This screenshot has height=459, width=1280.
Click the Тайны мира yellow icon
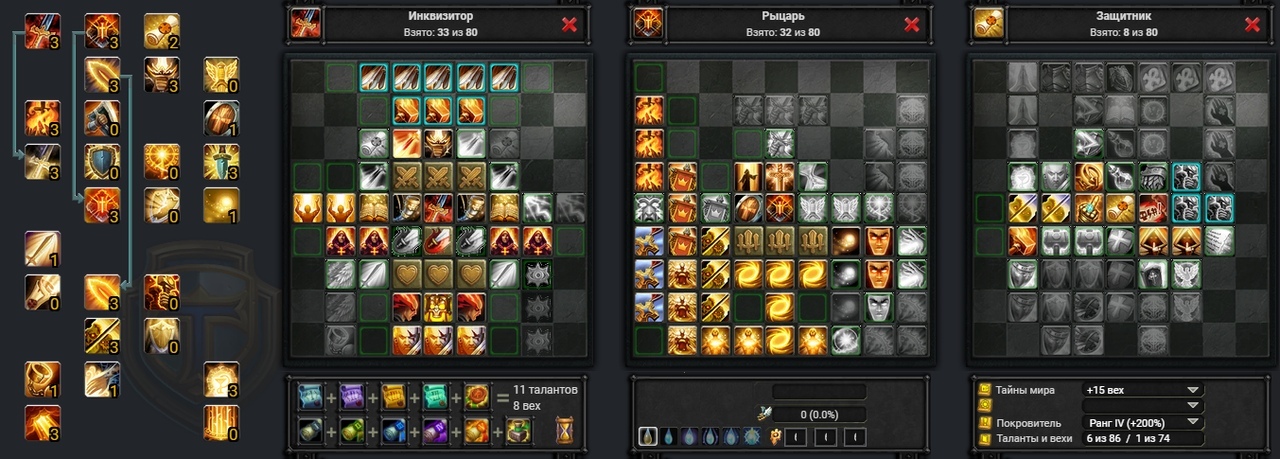coord(984,390)
